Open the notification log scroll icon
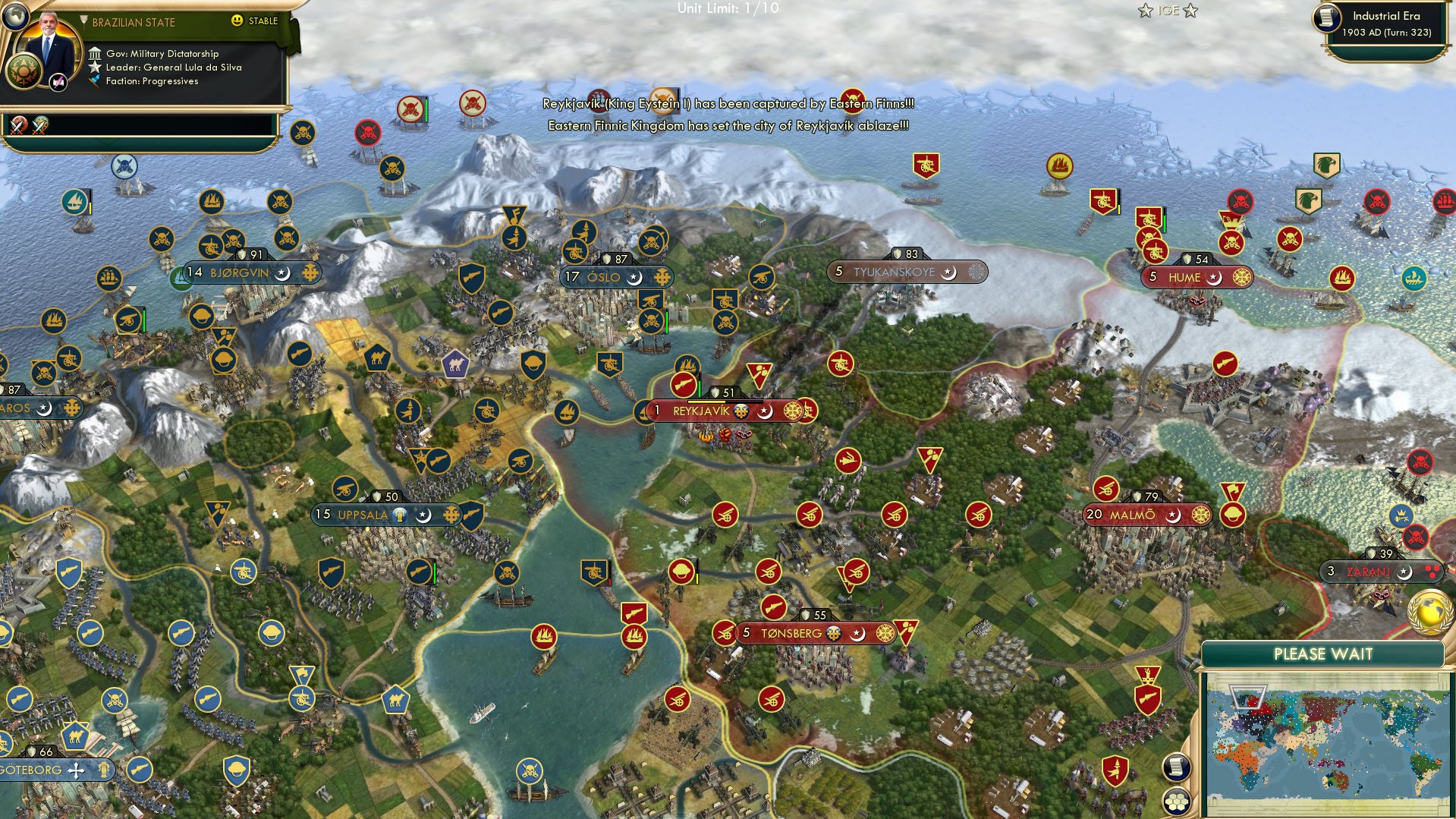 click(1176, 765)
